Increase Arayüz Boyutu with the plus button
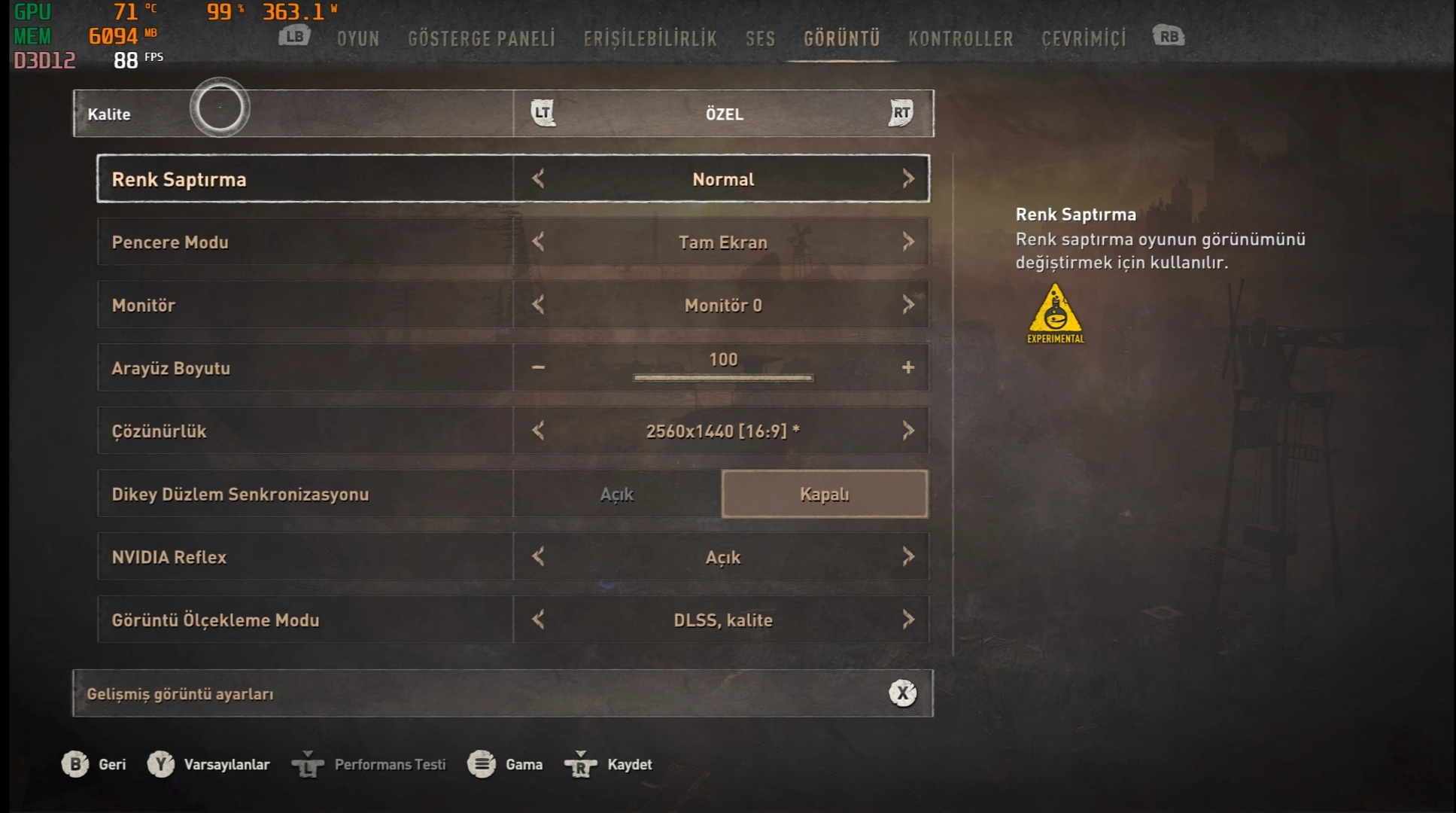The image size is (1456, 813). point(908,367)
